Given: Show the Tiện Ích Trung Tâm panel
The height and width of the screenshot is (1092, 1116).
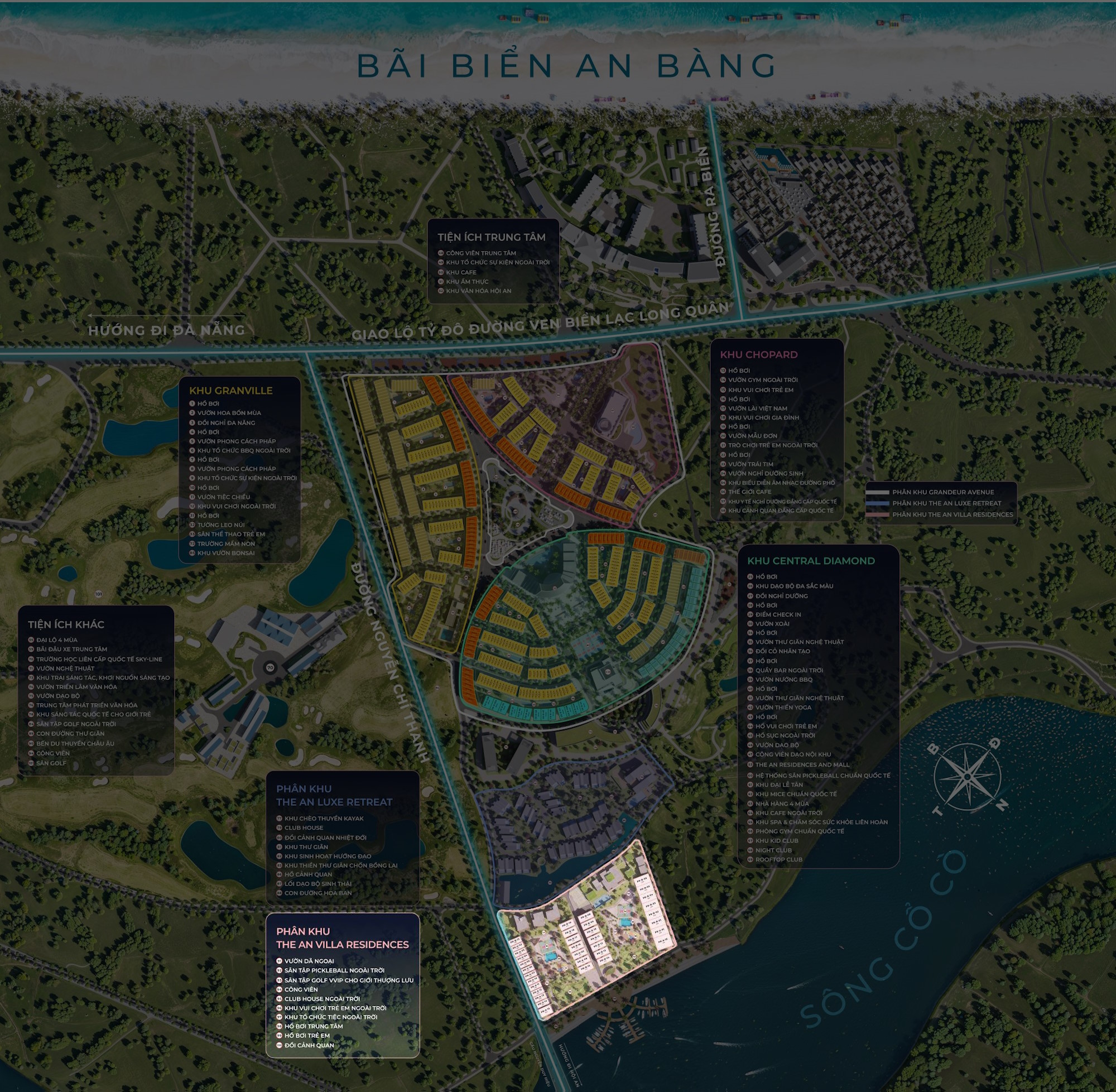Looking at the screenshot, I should click(491, 237).
